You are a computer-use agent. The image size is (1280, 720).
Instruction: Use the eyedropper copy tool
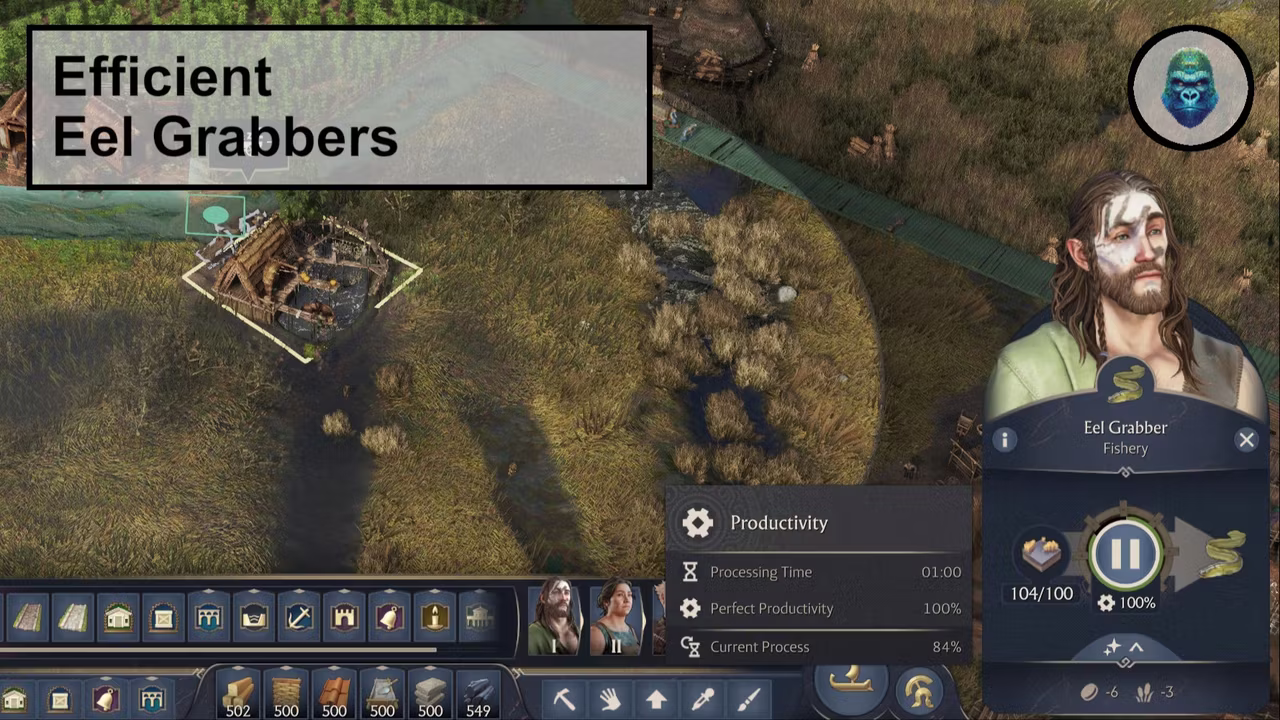pos(702,698)
